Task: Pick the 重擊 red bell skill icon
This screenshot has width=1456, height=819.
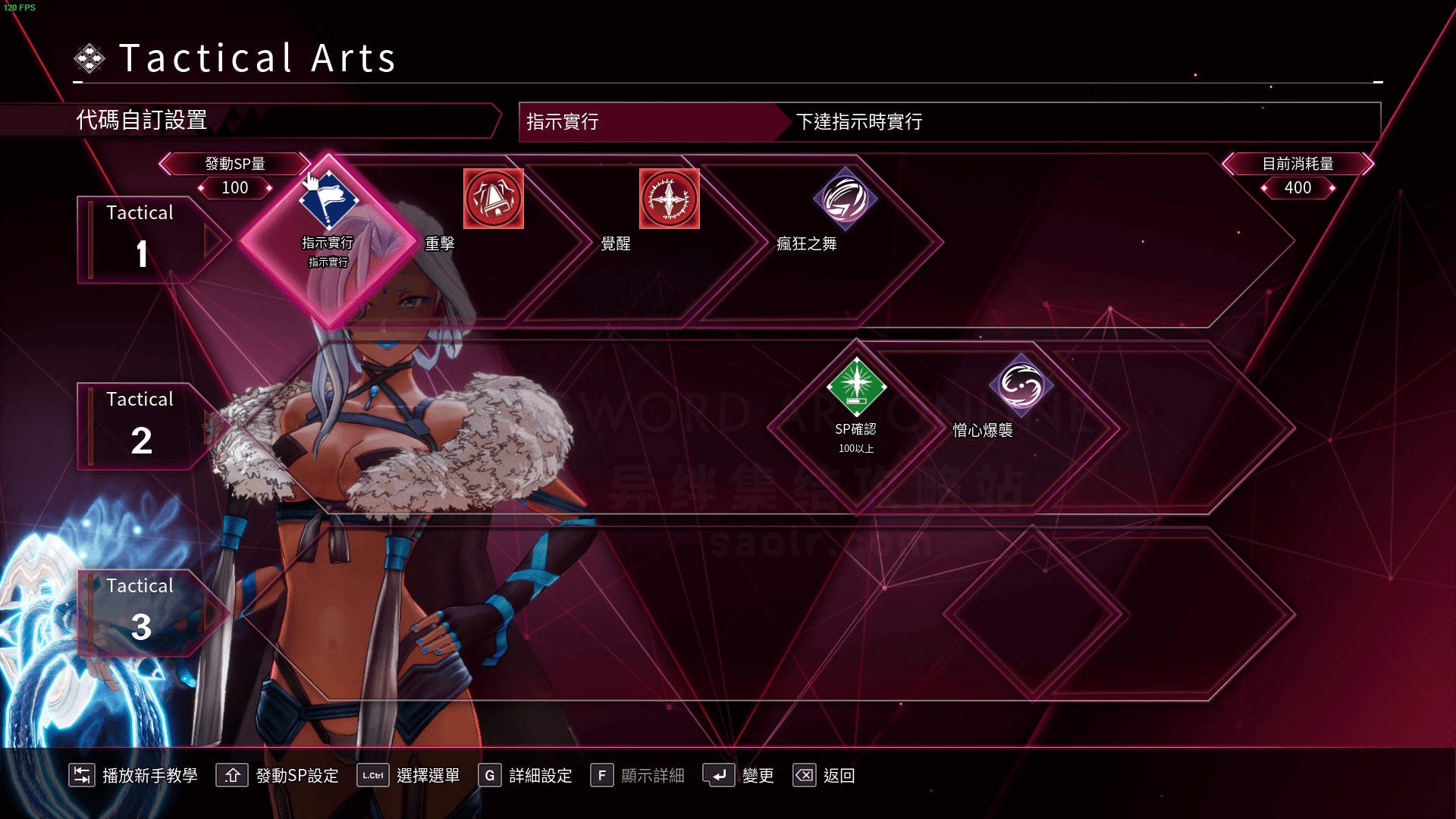Action: tap(494, 199)
